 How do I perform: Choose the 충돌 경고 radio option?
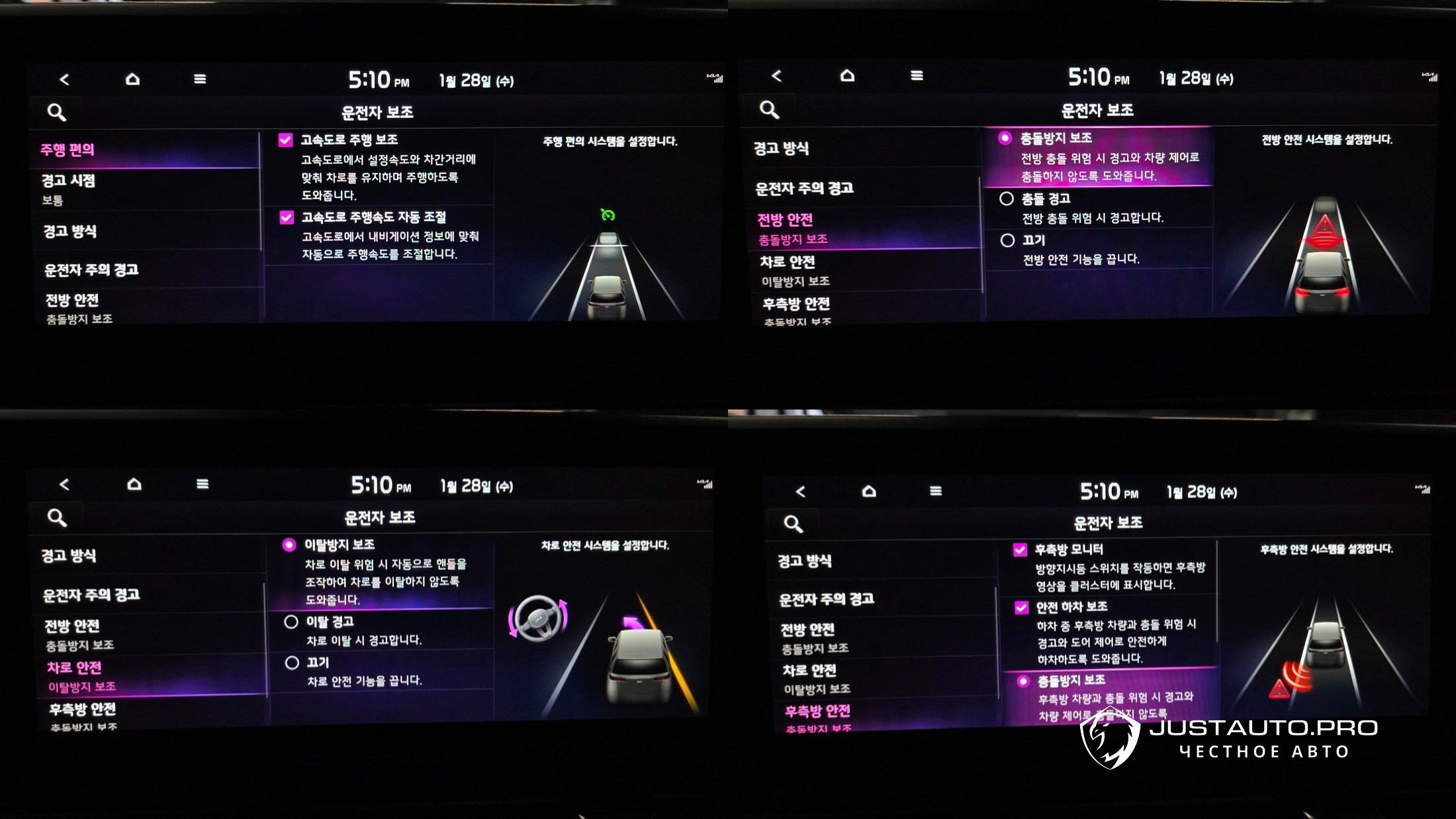[x=1007, y=199]
